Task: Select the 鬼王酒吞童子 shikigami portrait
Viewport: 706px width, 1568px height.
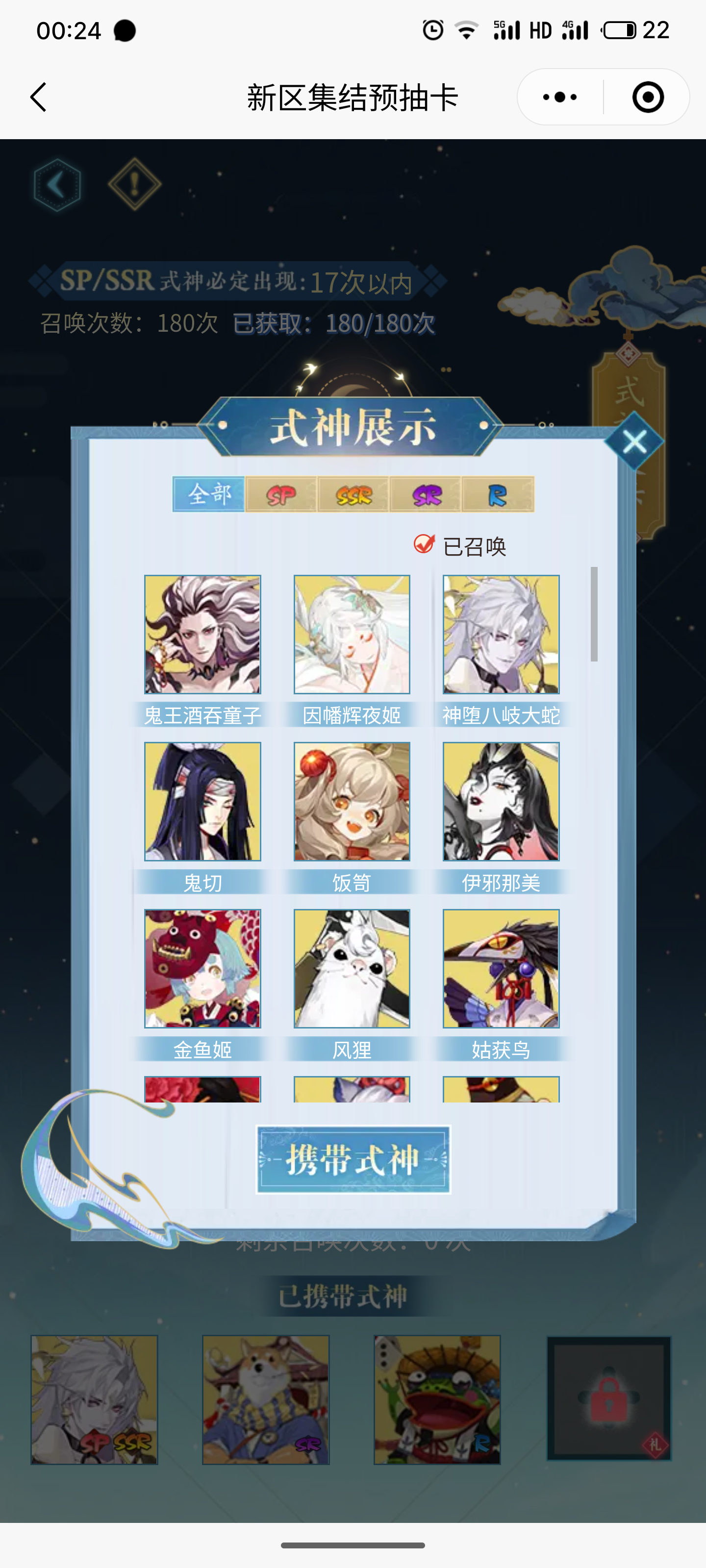Action: coord(203,635)
